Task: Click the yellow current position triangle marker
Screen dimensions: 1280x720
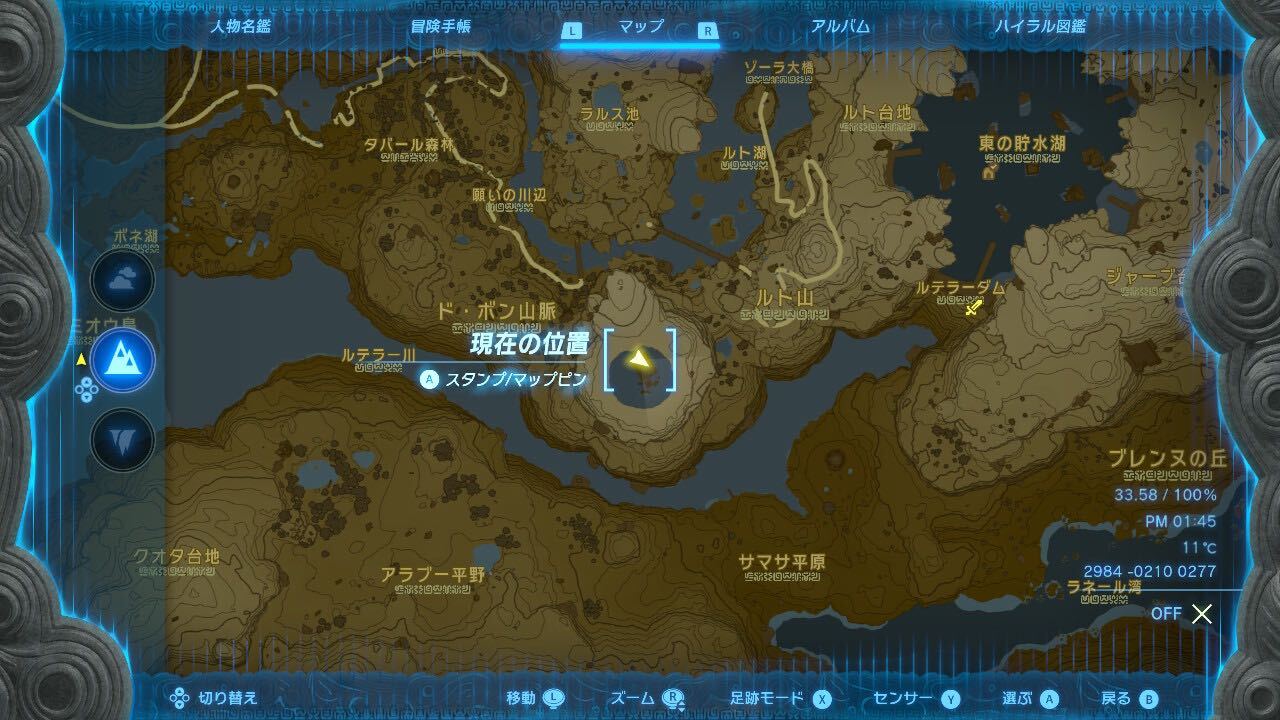Action: click(641, 359)
